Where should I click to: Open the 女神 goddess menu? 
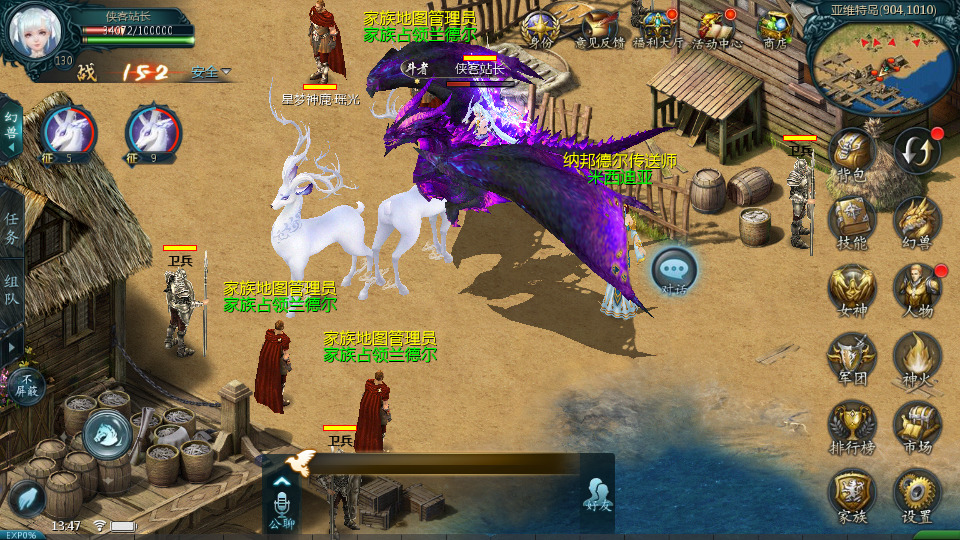point(852,288)
